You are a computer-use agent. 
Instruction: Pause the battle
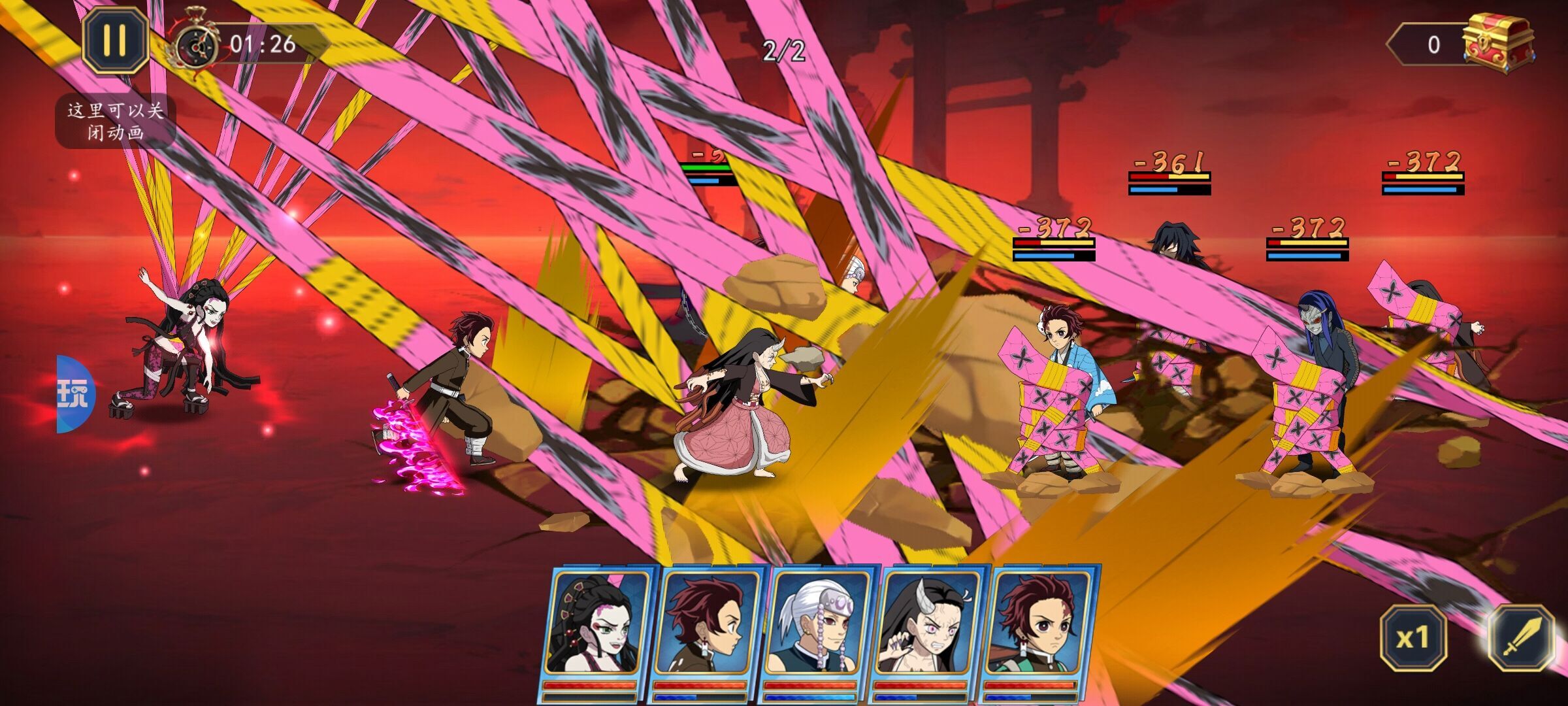click(115, 41)
